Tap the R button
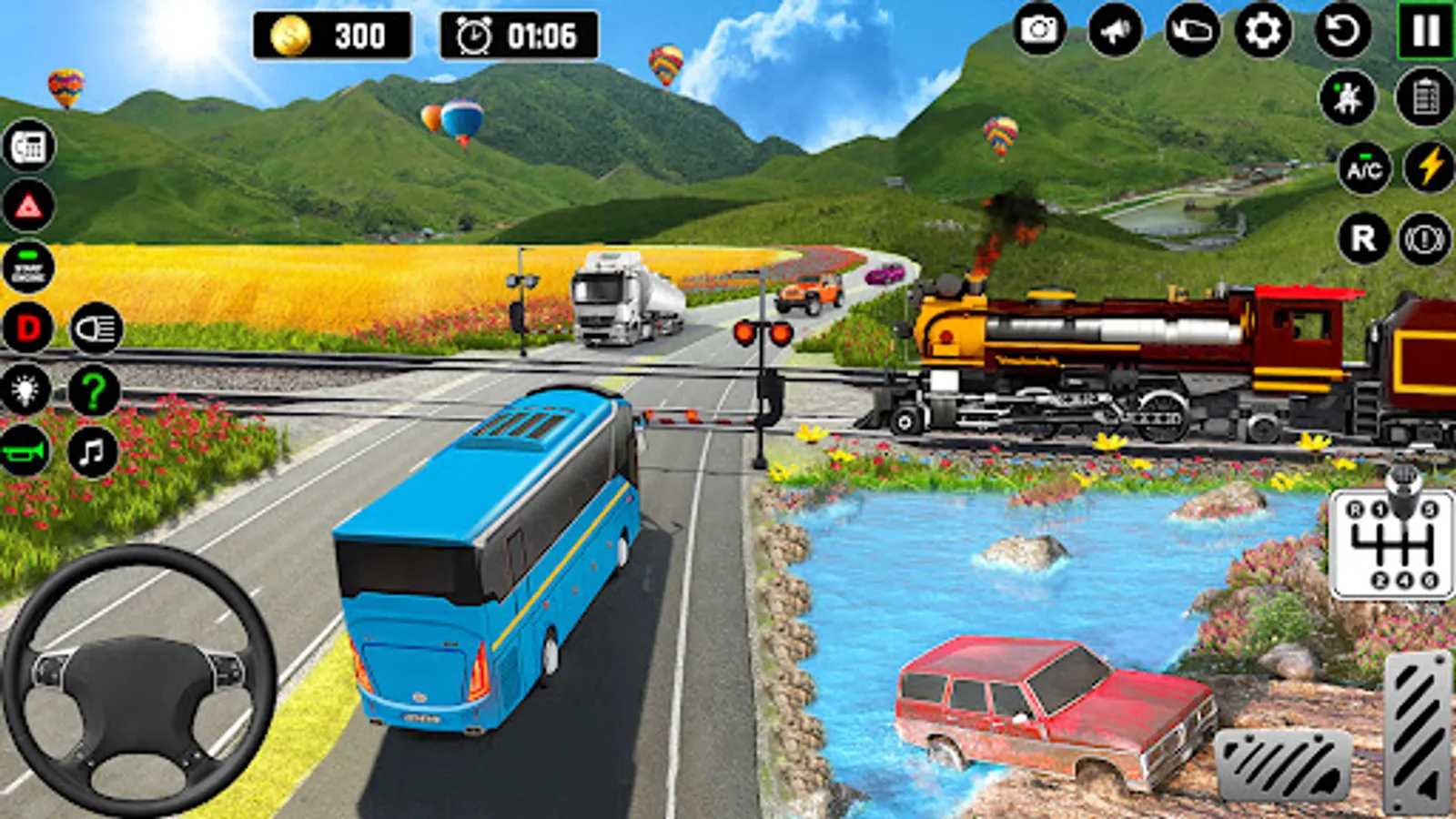The width and height of the screenshot is (1456, 819). (x=1363, y=238)
